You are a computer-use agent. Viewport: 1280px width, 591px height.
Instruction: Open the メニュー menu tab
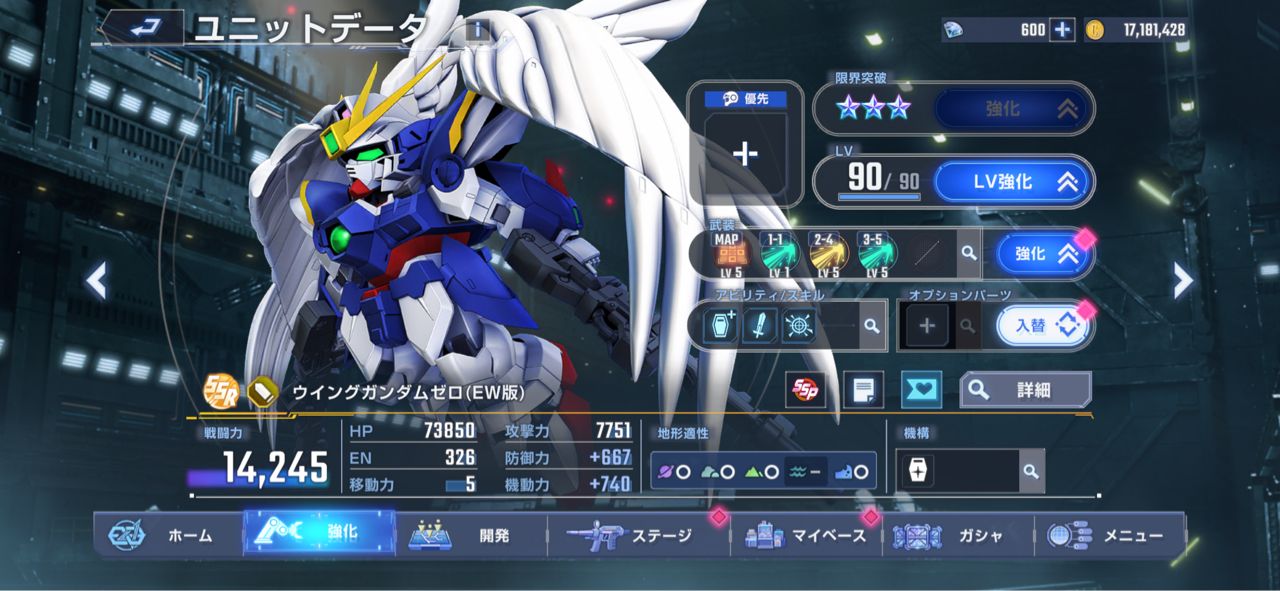pyautogui.click(x=1110, y=535)
